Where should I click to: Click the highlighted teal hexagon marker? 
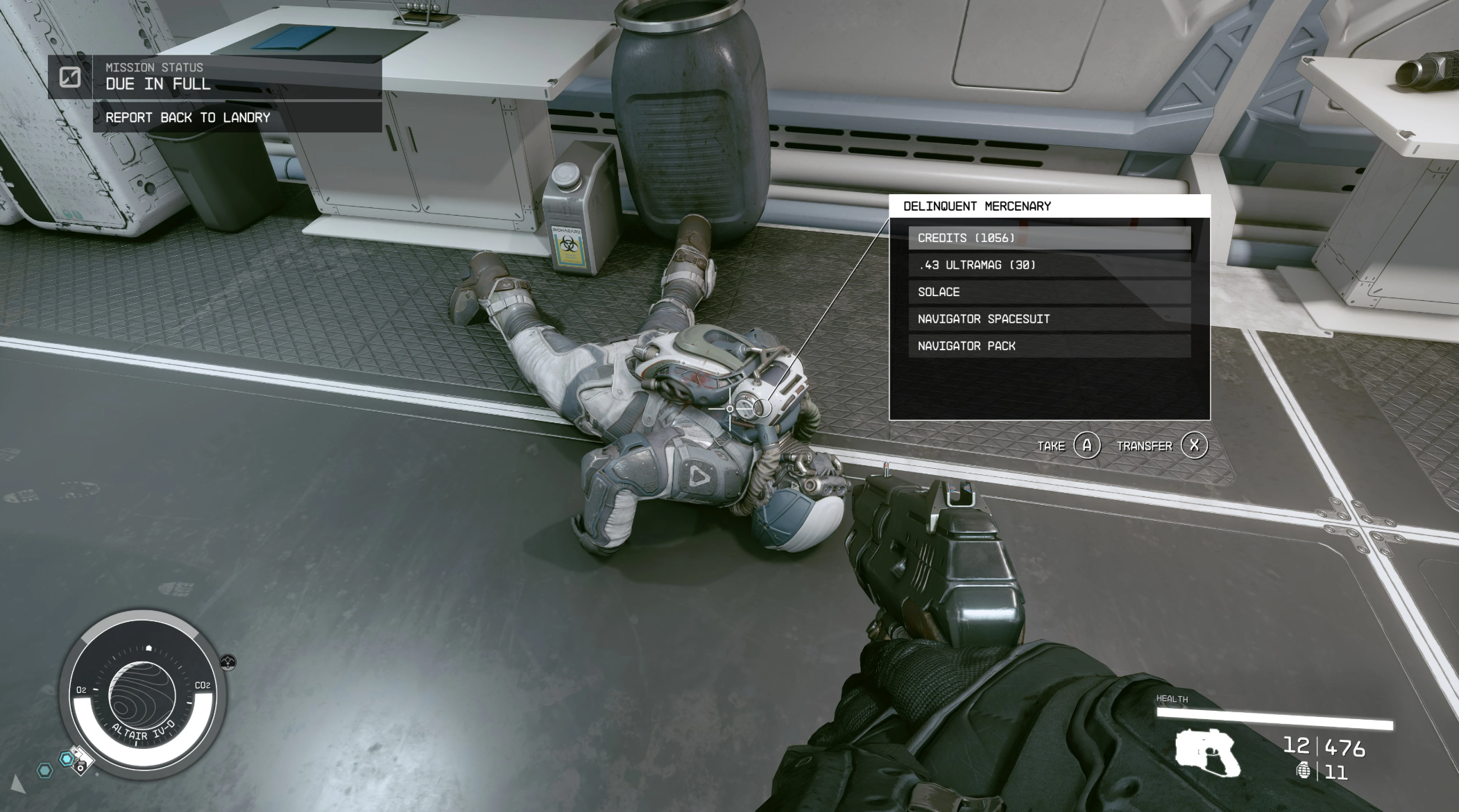point(67,759)
